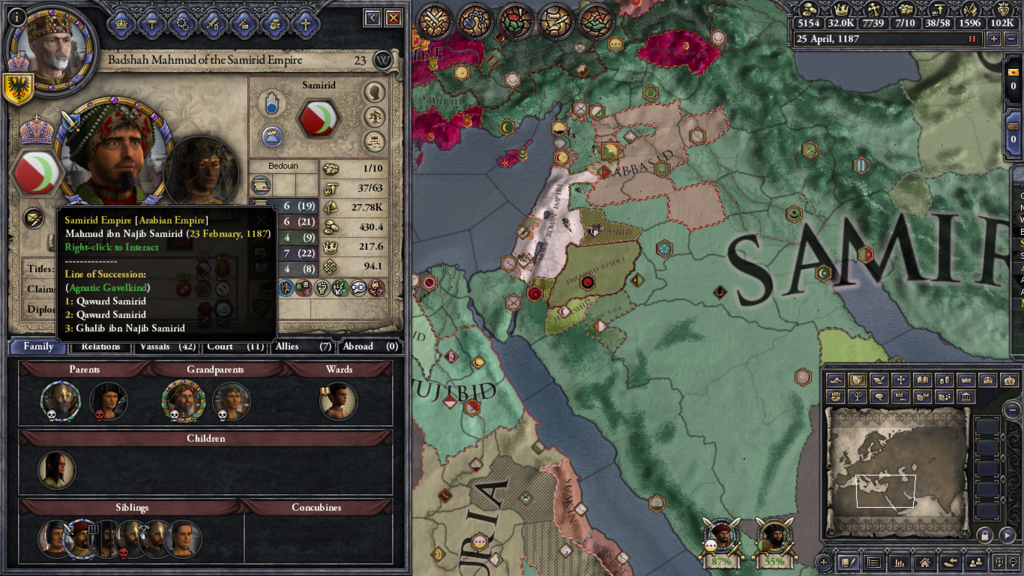Toggle the game pause indicator by the date

[971, 39]
